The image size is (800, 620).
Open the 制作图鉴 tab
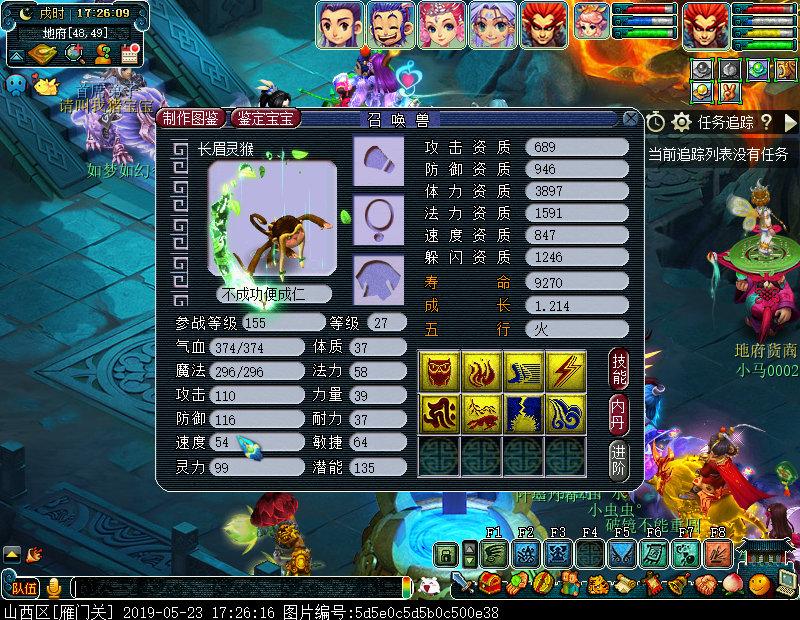191,118
